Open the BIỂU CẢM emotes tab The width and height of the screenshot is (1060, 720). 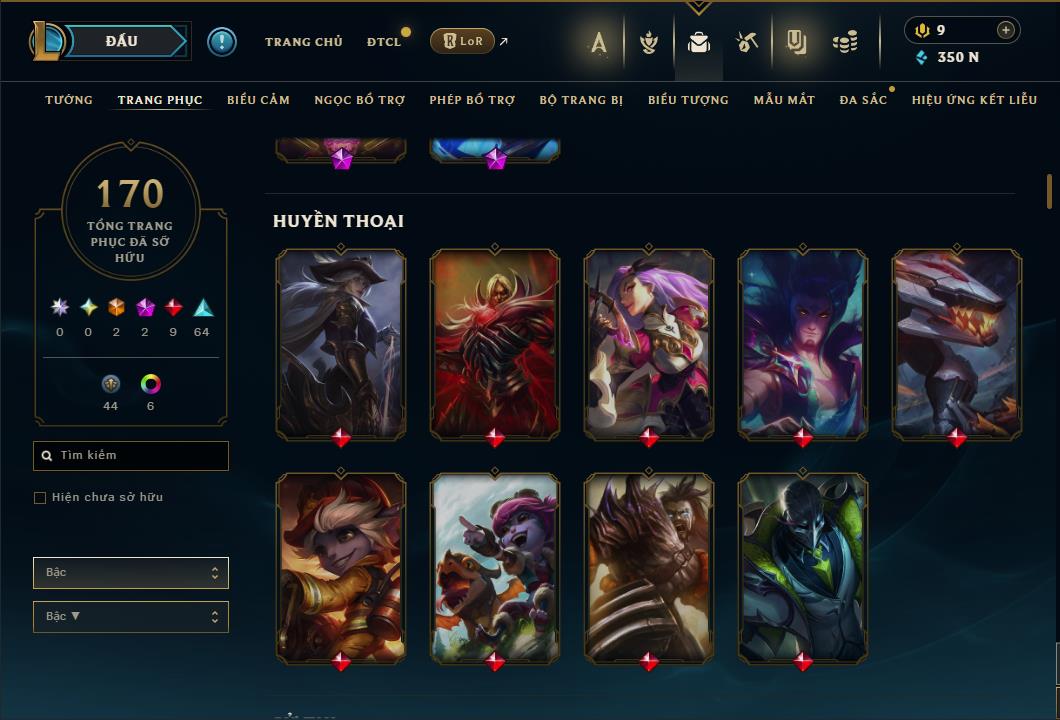tap(258, 100)
